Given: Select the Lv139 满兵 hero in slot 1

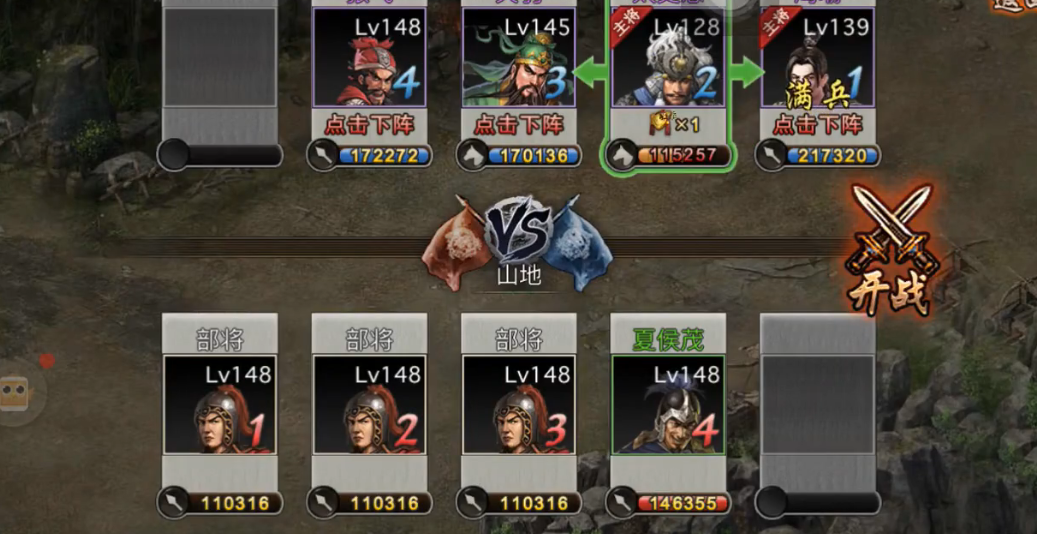Looking at the screenshot, I should (x=818, y=58).
